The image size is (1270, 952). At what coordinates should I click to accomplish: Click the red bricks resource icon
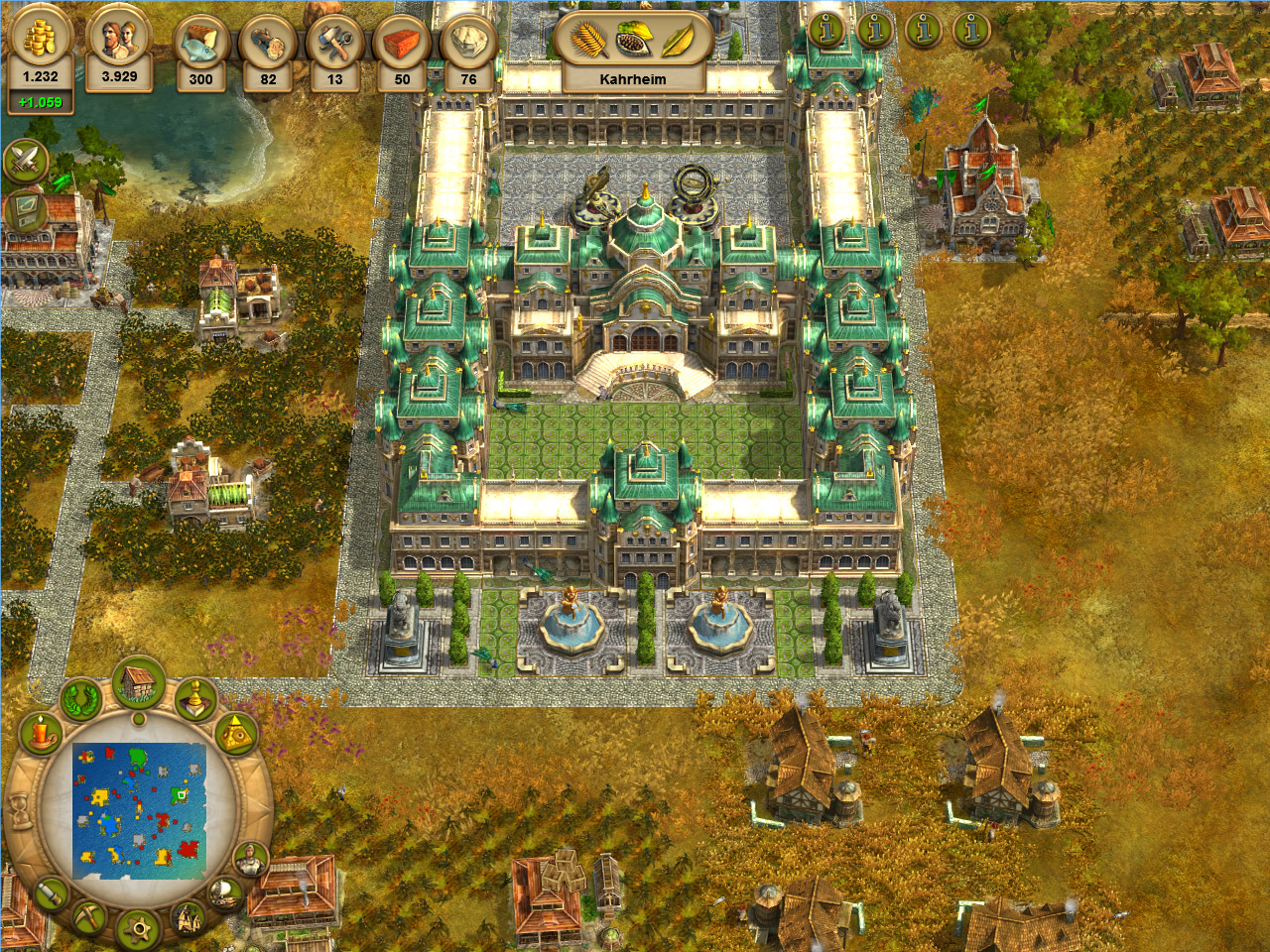(402, 45)
